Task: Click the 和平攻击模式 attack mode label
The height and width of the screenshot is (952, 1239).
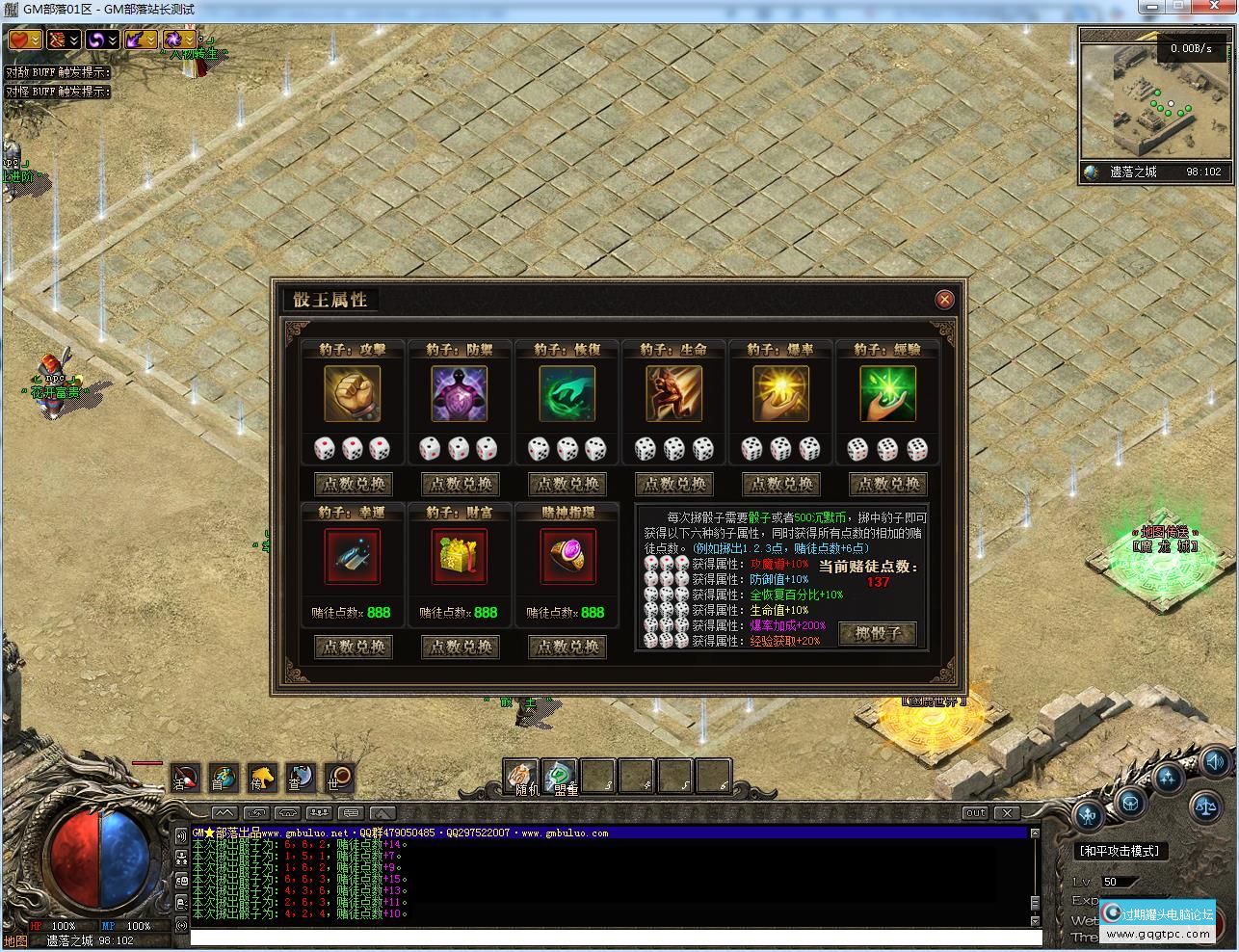Action: [x=1119, y=851]
